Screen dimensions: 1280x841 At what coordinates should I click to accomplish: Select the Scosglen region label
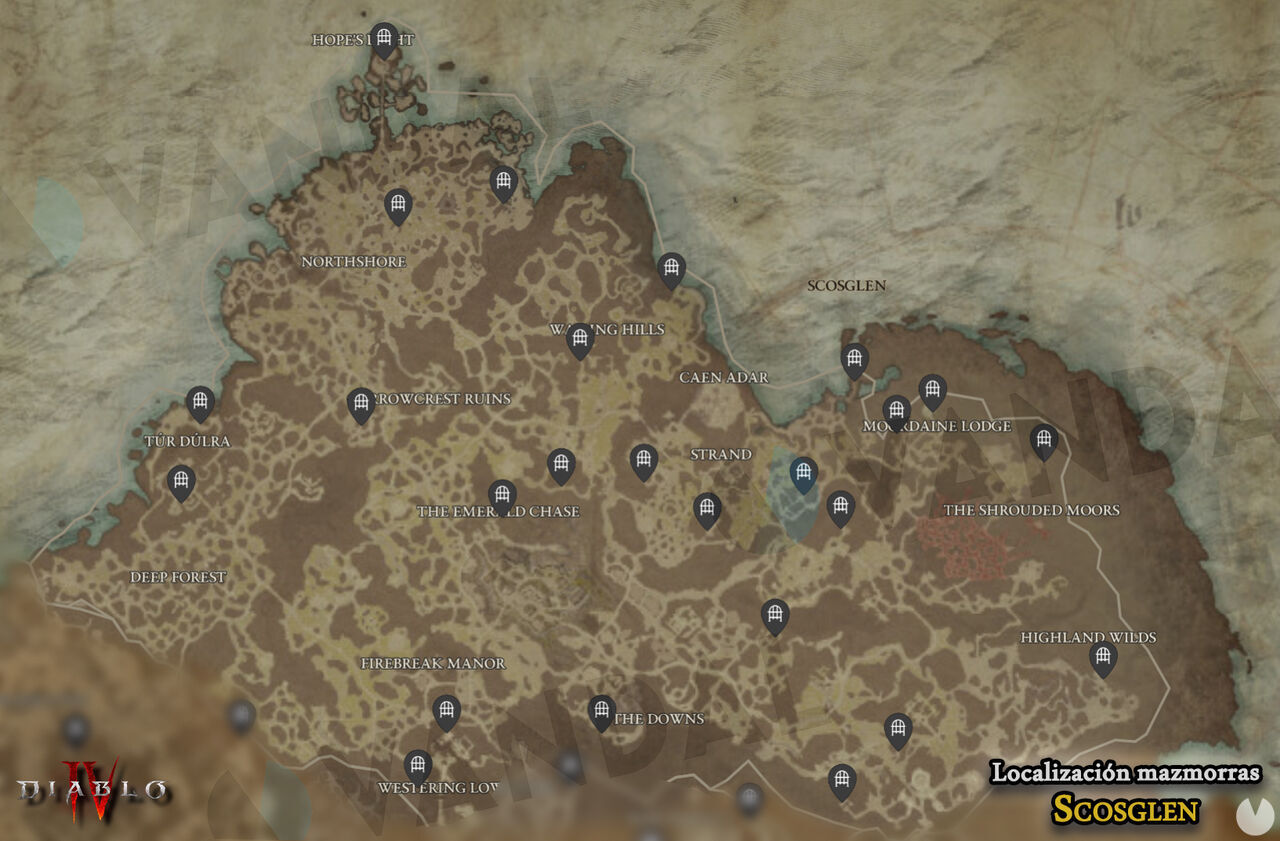[x=845, y=285]
